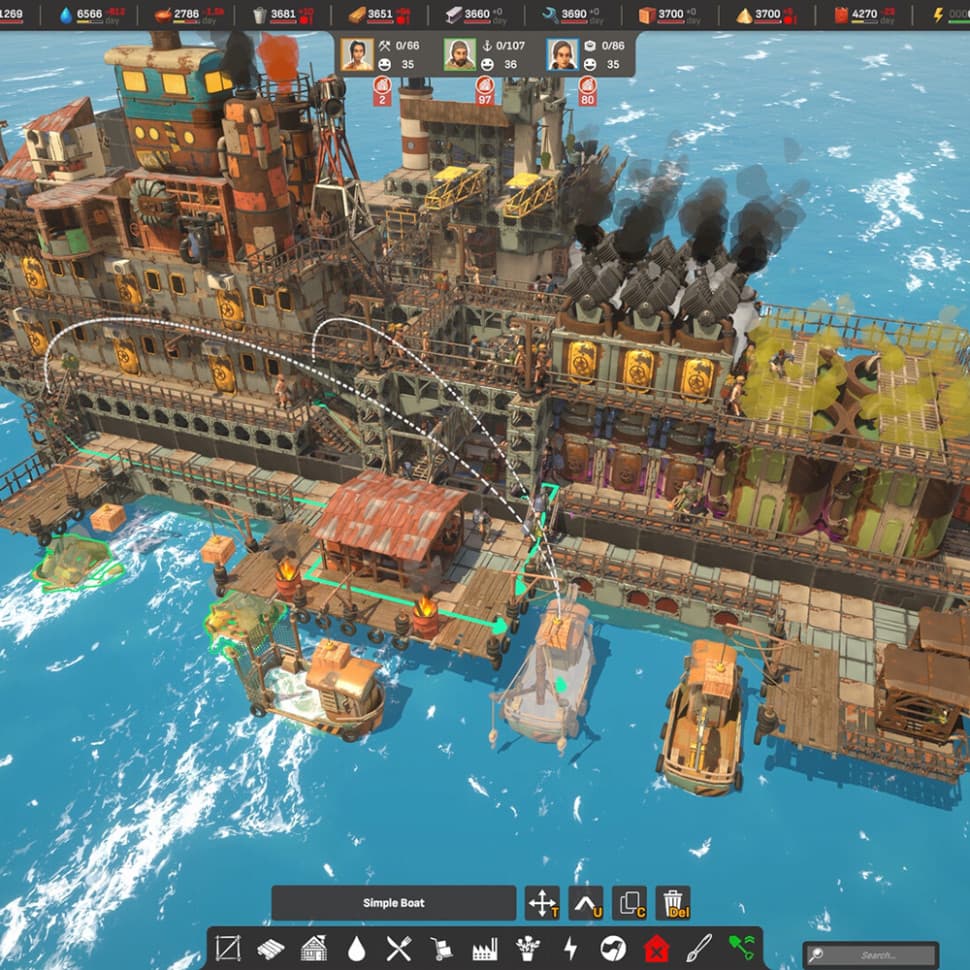
Task: Open the housing build category
Action: [313, 948]
